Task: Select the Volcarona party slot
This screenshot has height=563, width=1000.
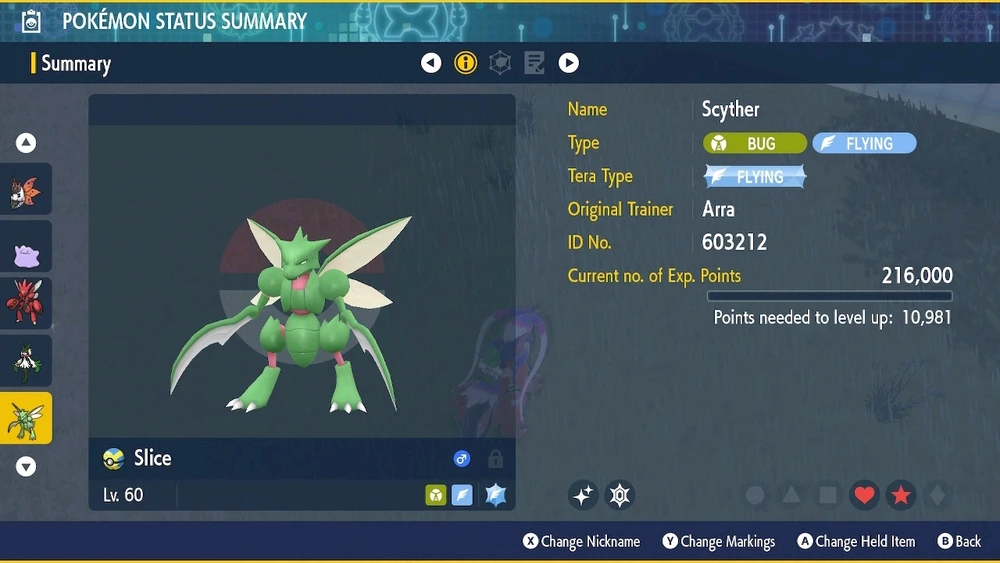Action: [26, 190]
